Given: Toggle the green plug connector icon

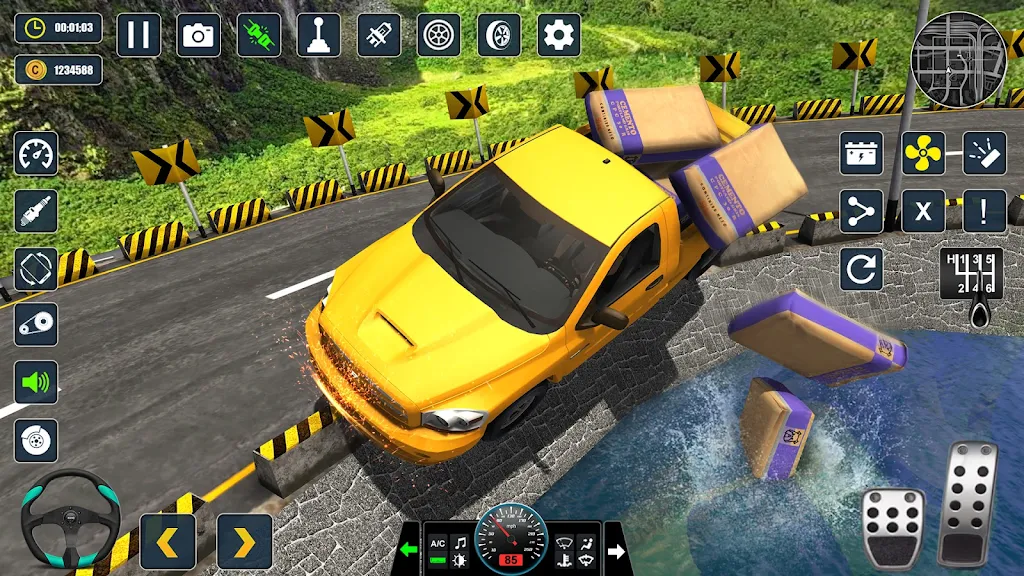Looking at the screenshot, I should (x=258, y=35).
